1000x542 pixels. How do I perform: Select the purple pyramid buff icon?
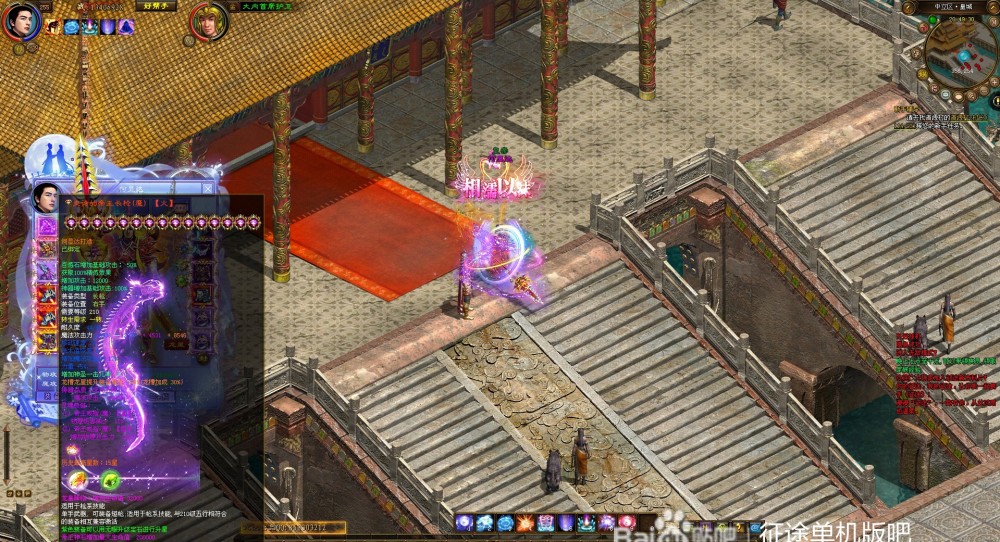pyautogui.click(x=126, y=27)
